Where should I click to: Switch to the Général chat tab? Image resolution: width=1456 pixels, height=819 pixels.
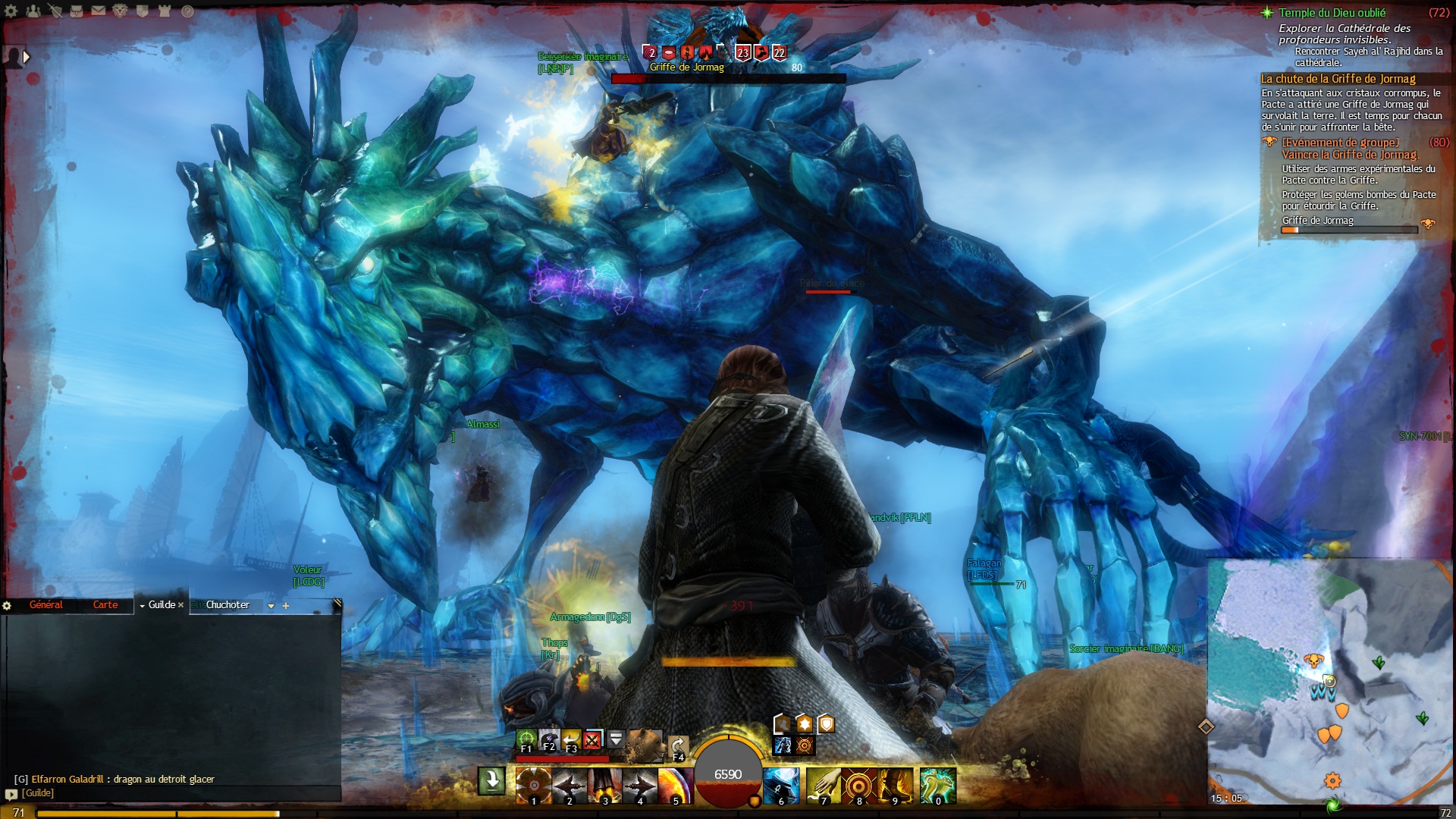click(46, 604)
